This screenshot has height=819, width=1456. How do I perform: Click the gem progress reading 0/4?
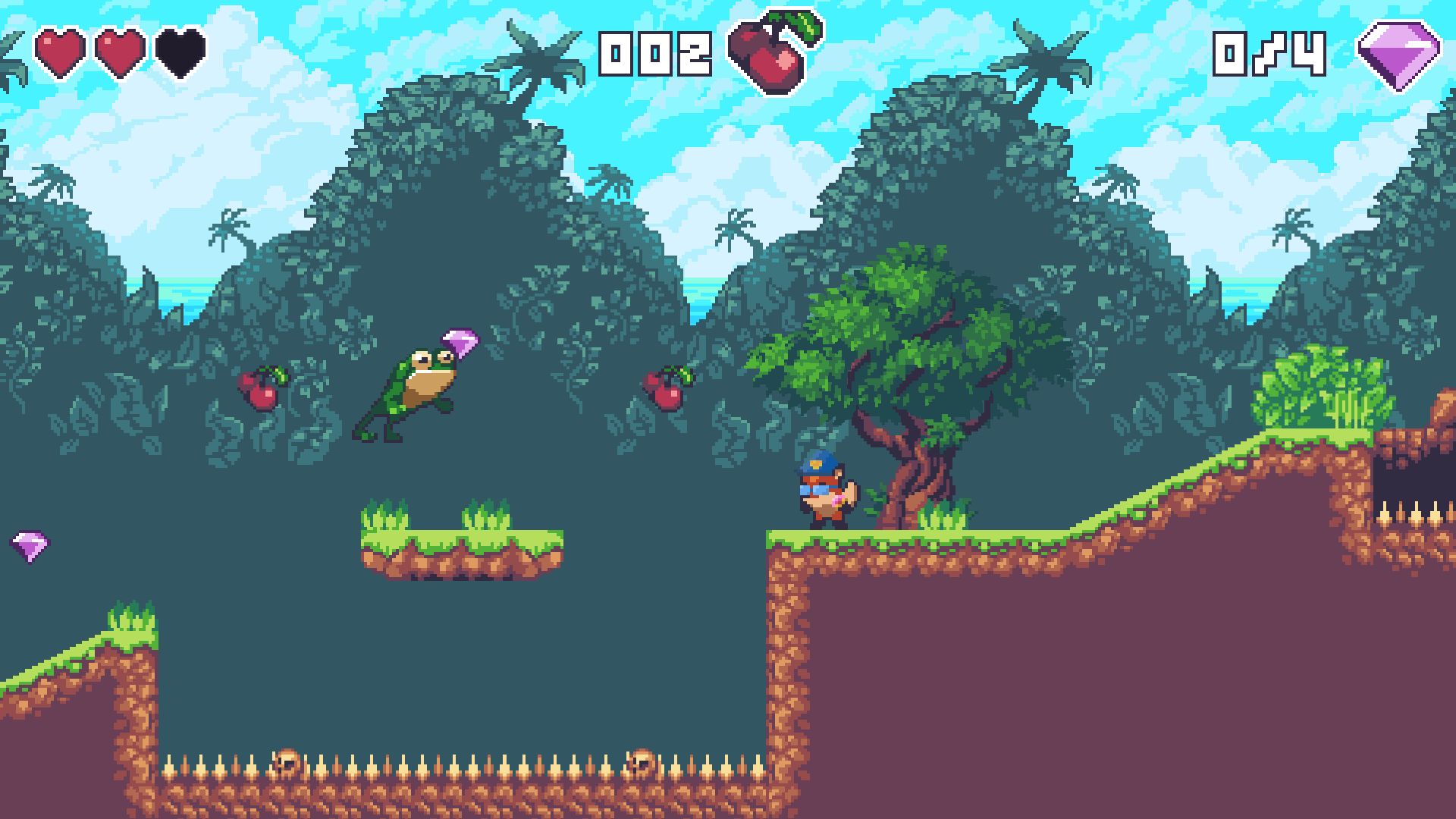1270,55
